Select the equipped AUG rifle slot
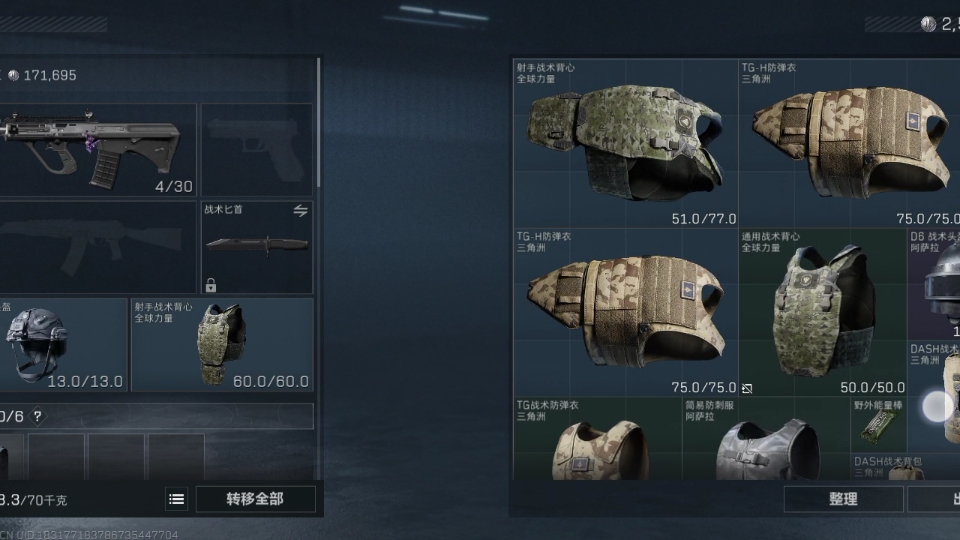Screen dimensions: 960x540 tap(98, 150)
